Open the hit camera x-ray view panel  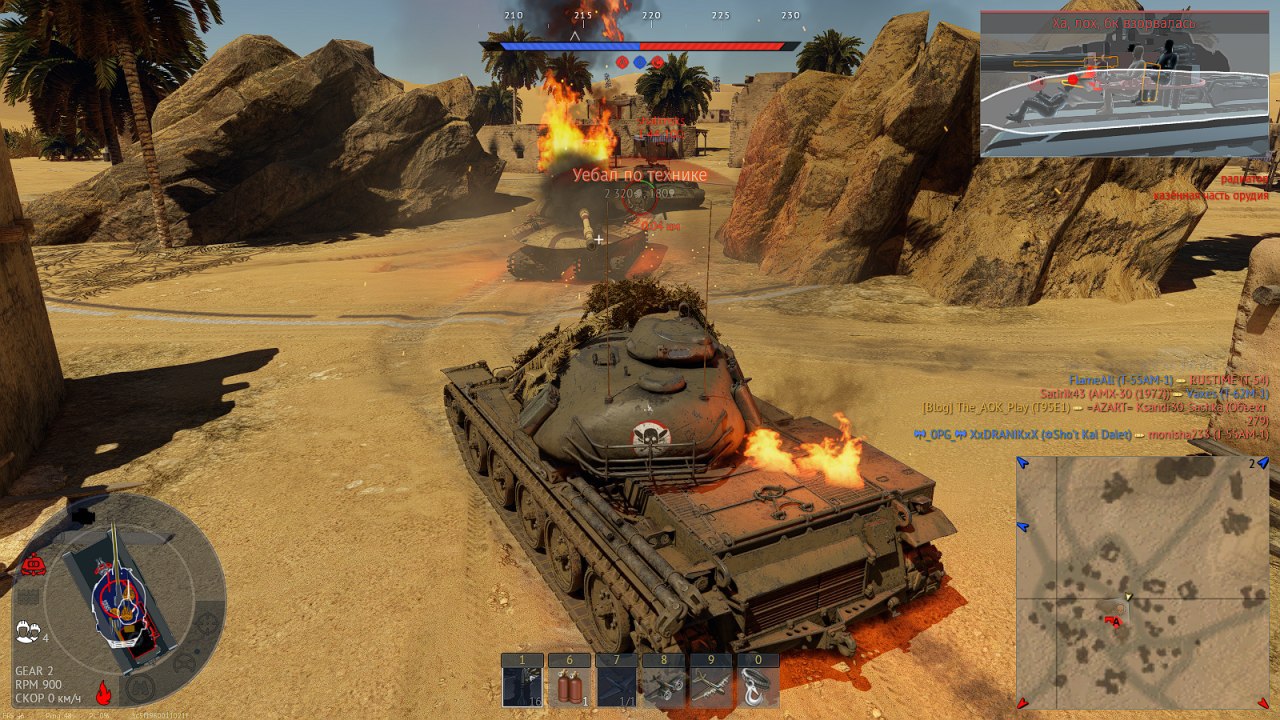click(x=1124, y=84)
